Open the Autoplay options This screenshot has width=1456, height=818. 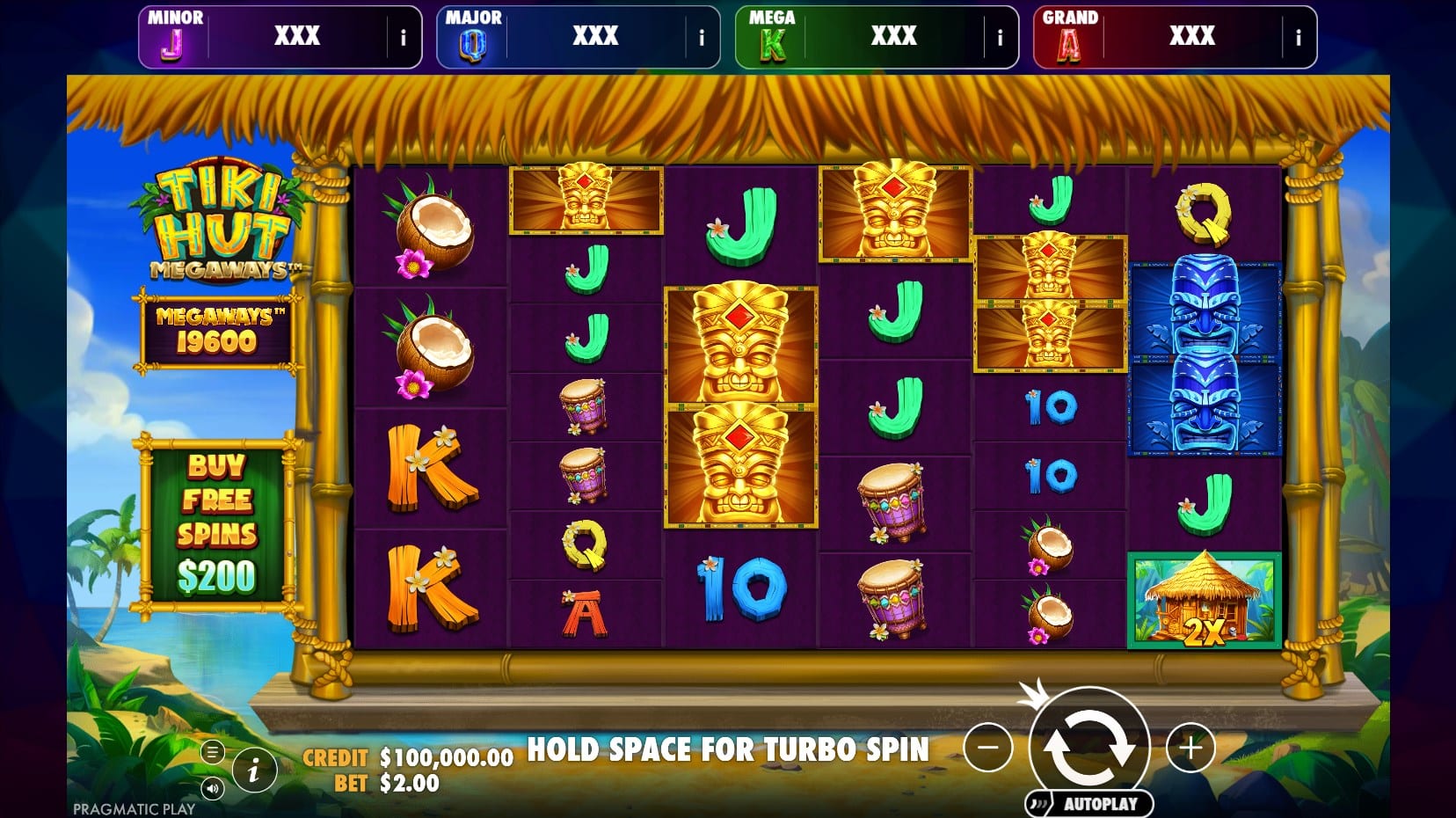(1089, 803)
